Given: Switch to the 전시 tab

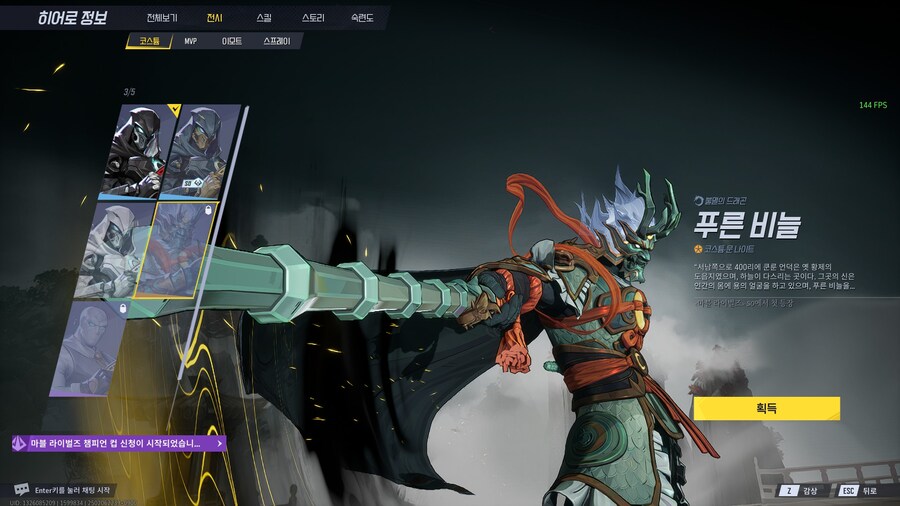Looking at the screenshot, I should tap(214, 18).
